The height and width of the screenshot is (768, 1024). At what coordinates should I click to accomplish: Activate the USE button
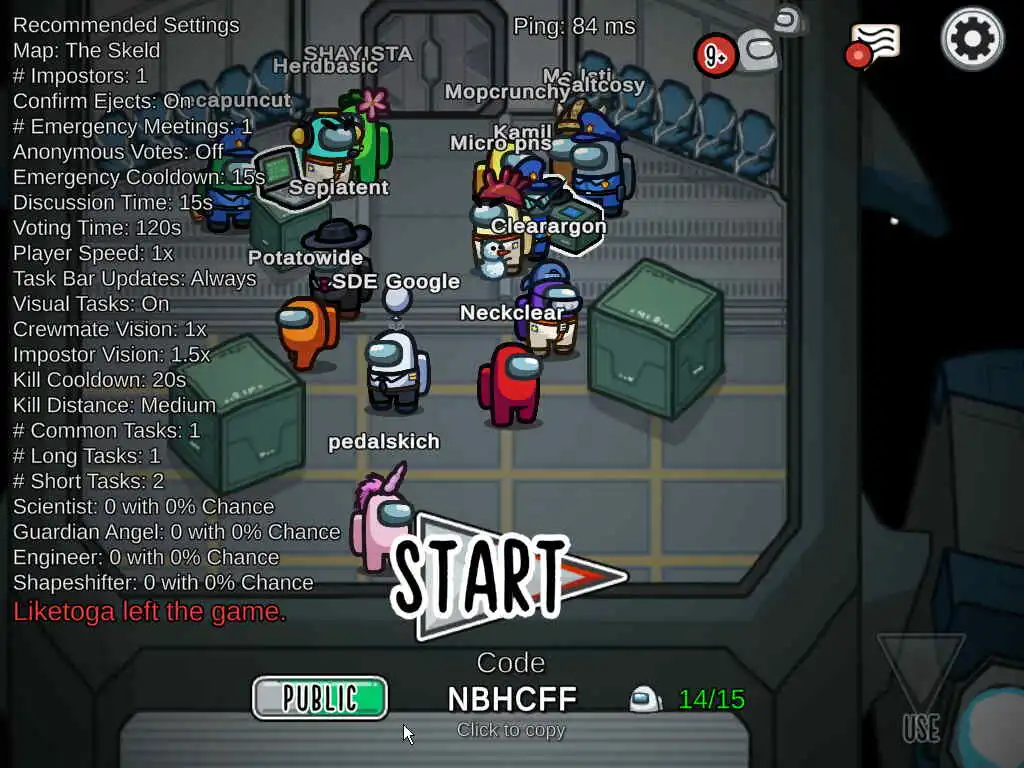[921, 689]
